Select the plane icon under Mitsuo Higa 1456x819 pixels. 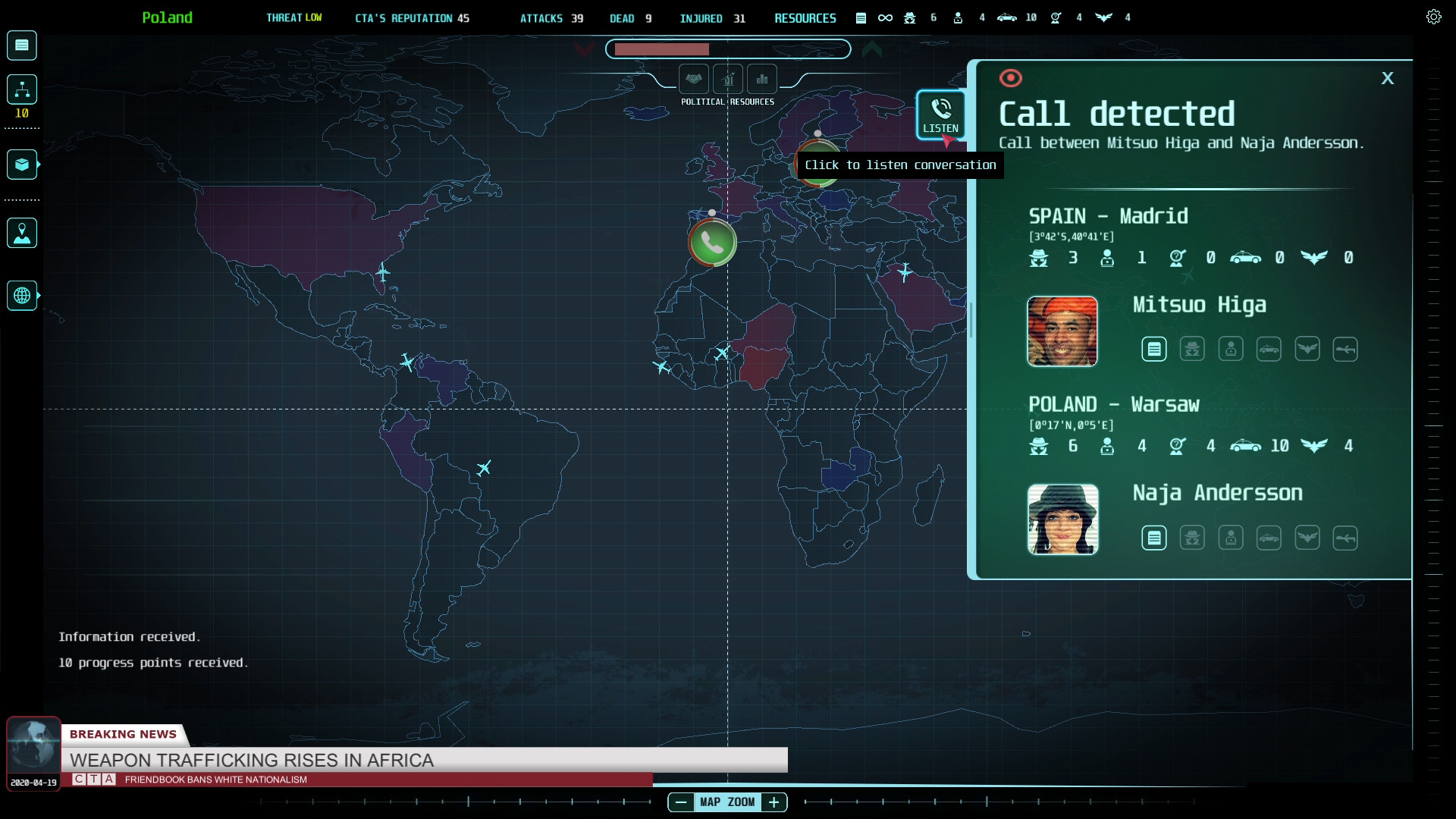pyautogui.click(x=1346, y=349)
